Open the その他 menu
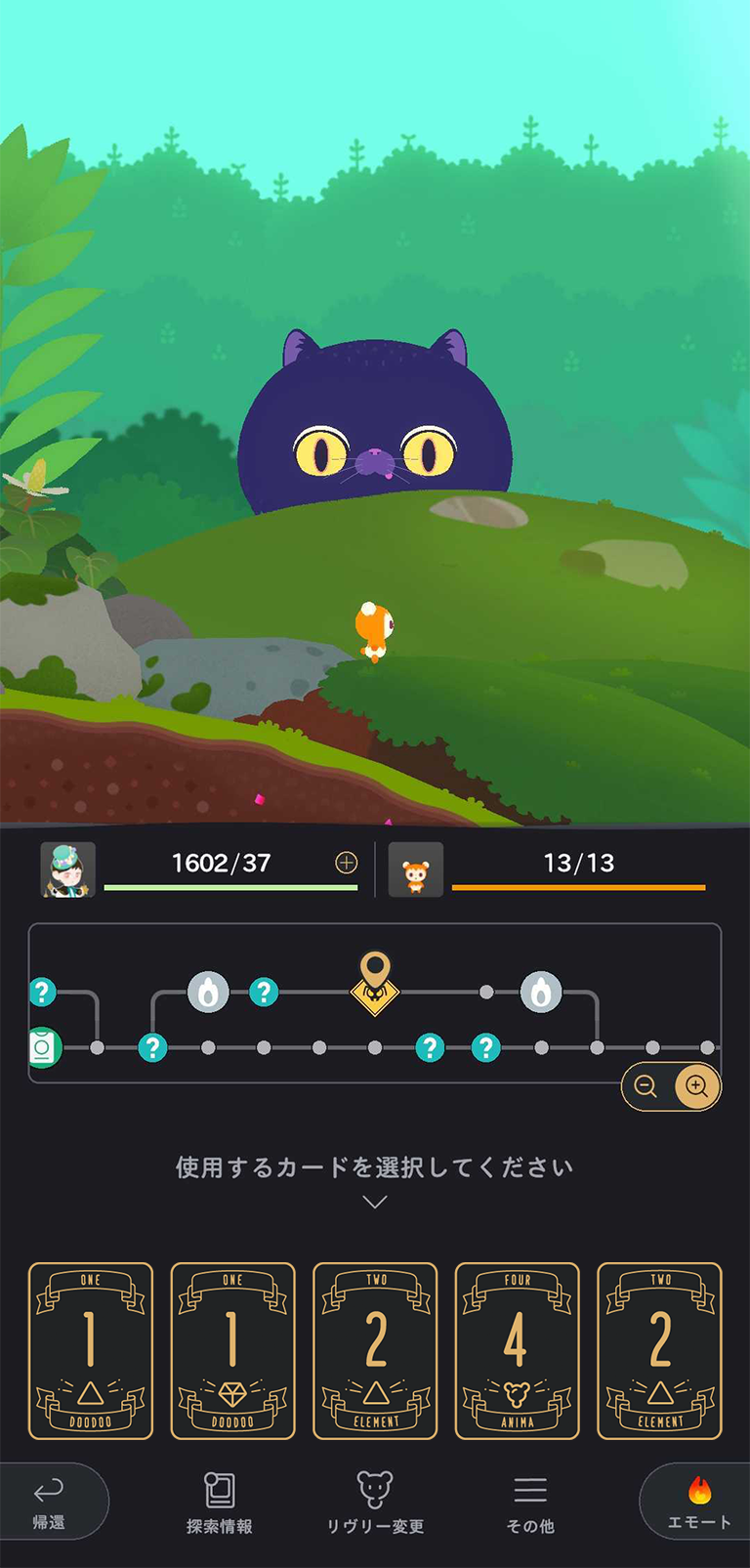Screen dimensions: 750x1568 coord(530,1503)
